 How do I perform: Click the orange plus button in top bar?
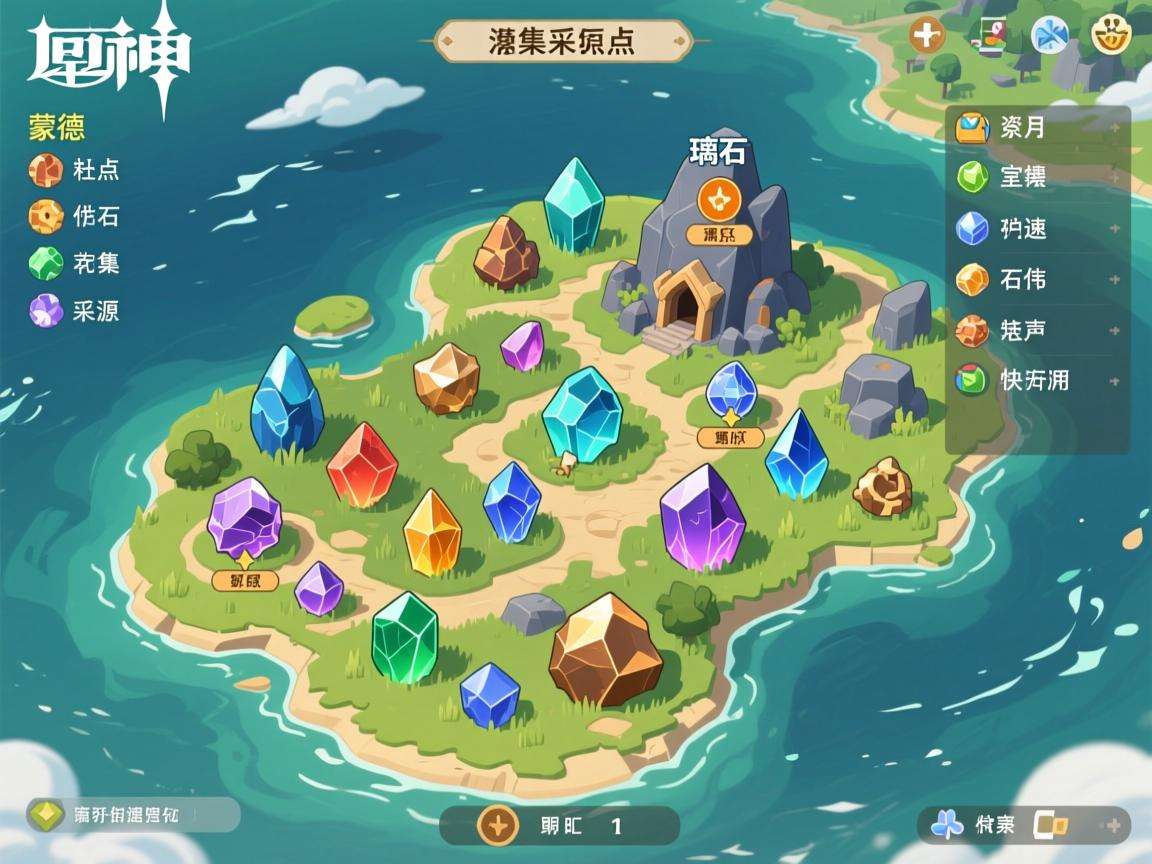pos(927,36)
